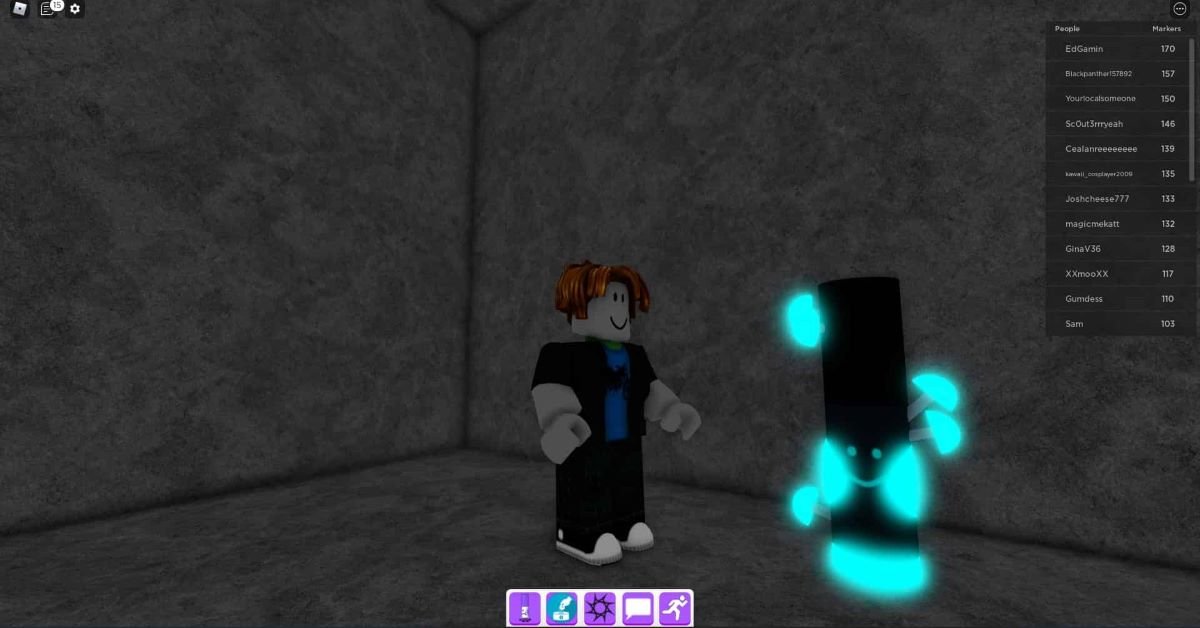Choose the hand stamp tool icon
Image resolution: width=1200 pixels, height=628 pixels.
click(562, 607)
